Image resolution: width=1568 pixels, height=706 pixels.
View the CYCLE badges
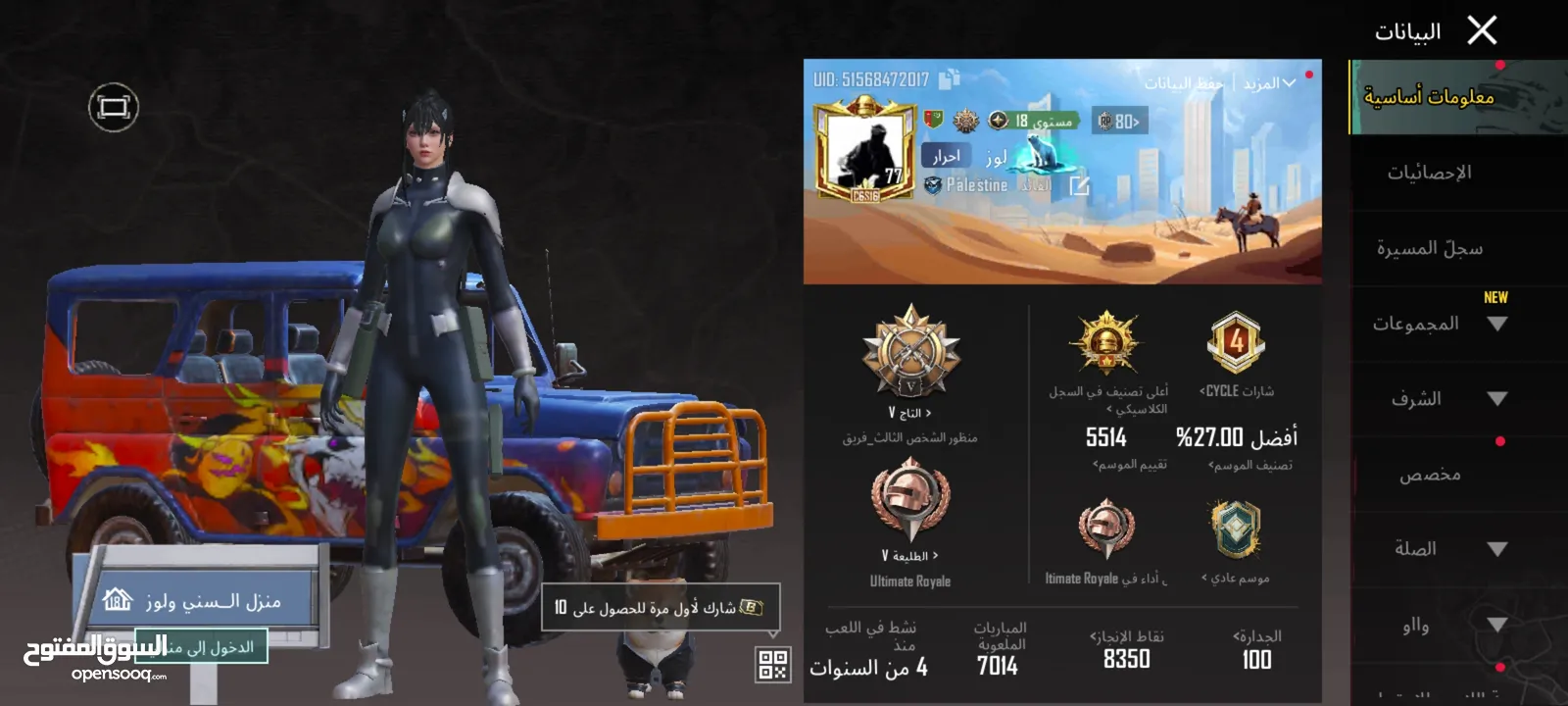(1236, 390)
